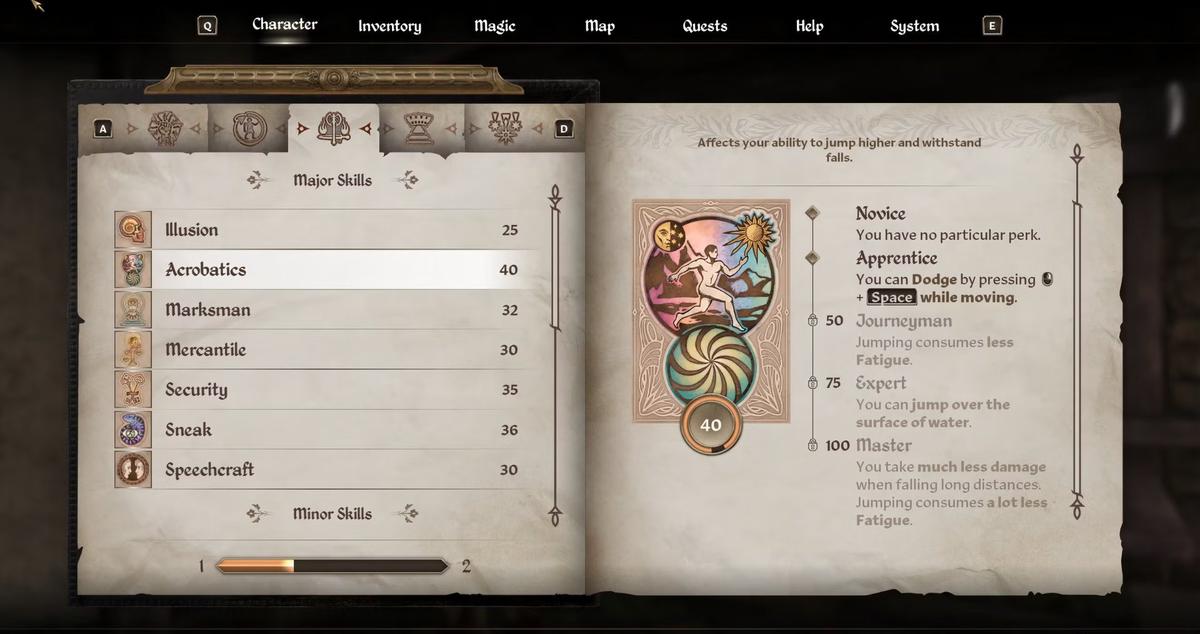
Task: Select the Sneak skill row
Action: (x=330, y=430)
